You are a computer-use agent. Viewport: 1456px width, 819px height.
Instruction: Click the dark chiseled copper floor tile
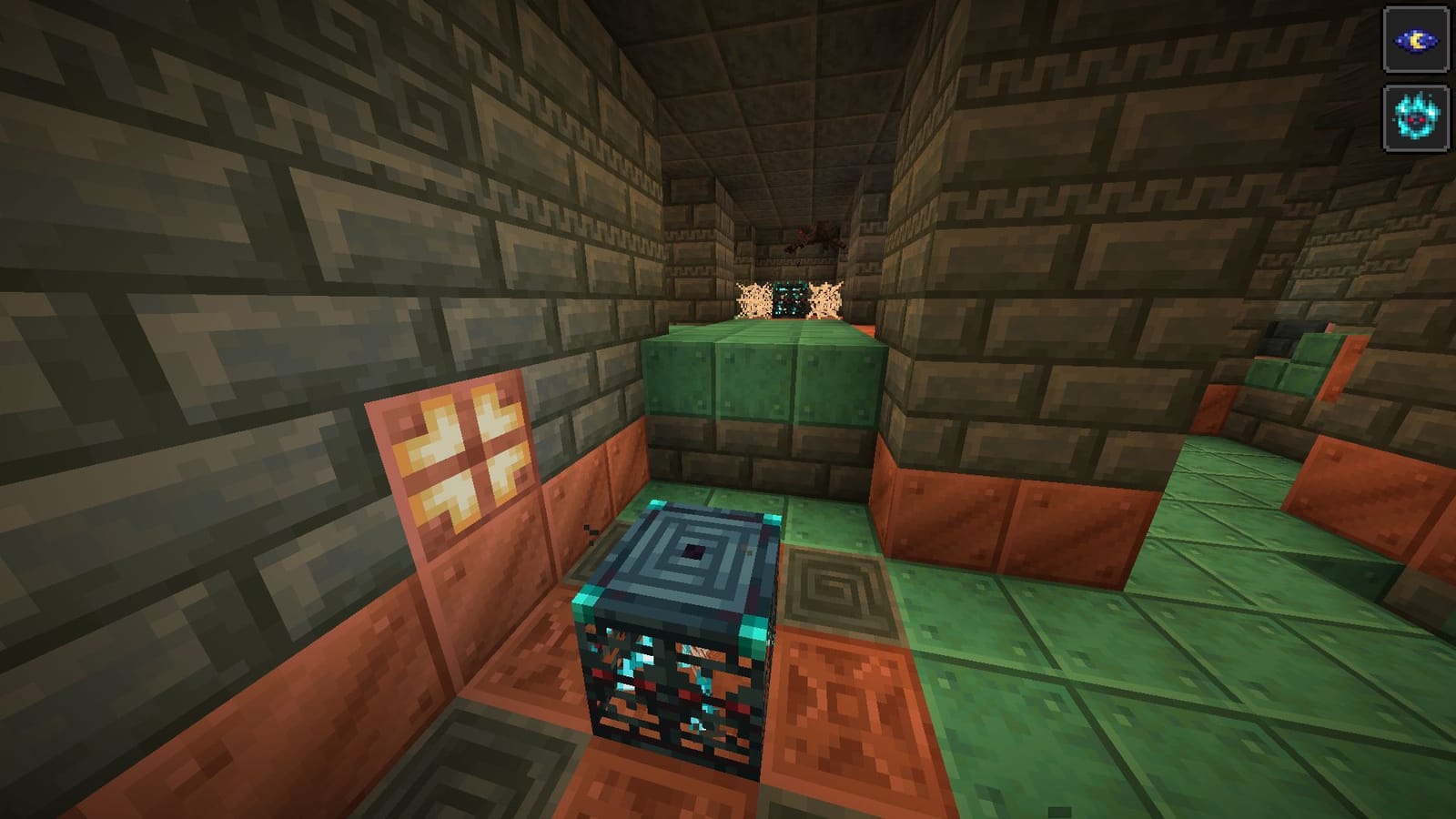(833, 587)
